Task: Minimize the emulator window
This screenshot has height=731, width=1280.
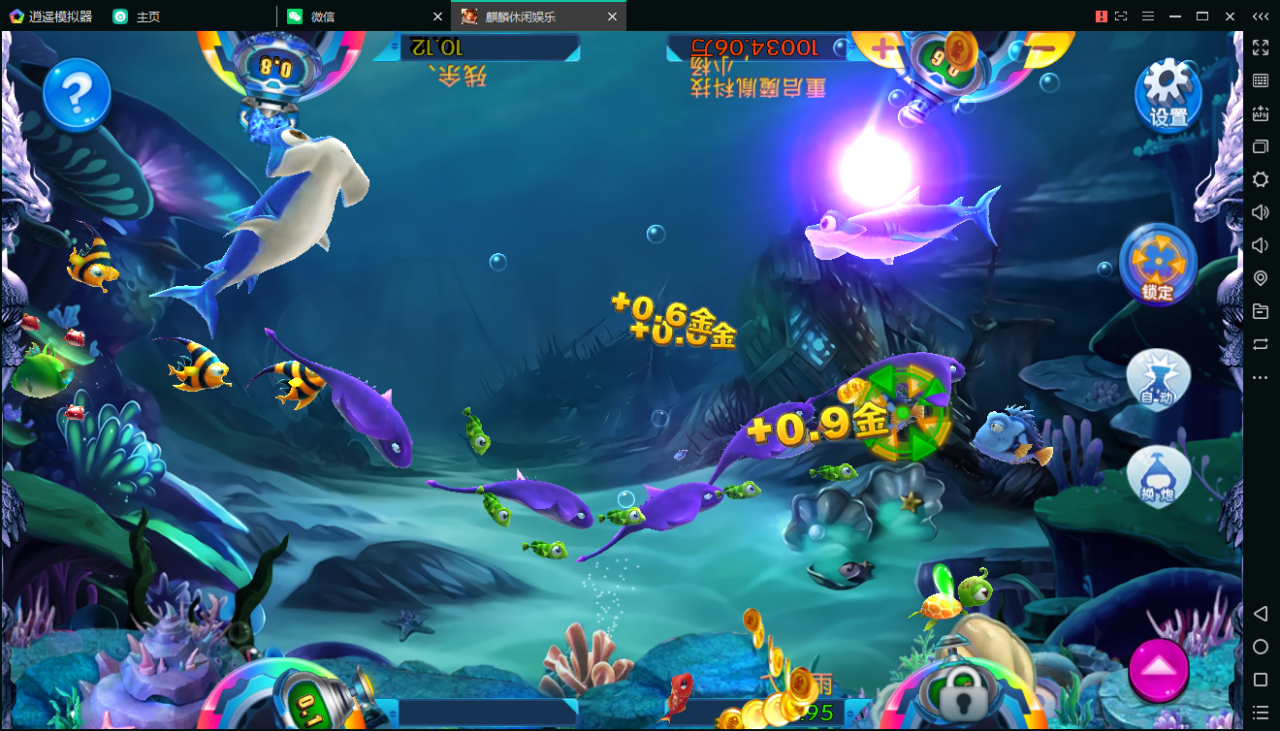Action: point(1175,16)
